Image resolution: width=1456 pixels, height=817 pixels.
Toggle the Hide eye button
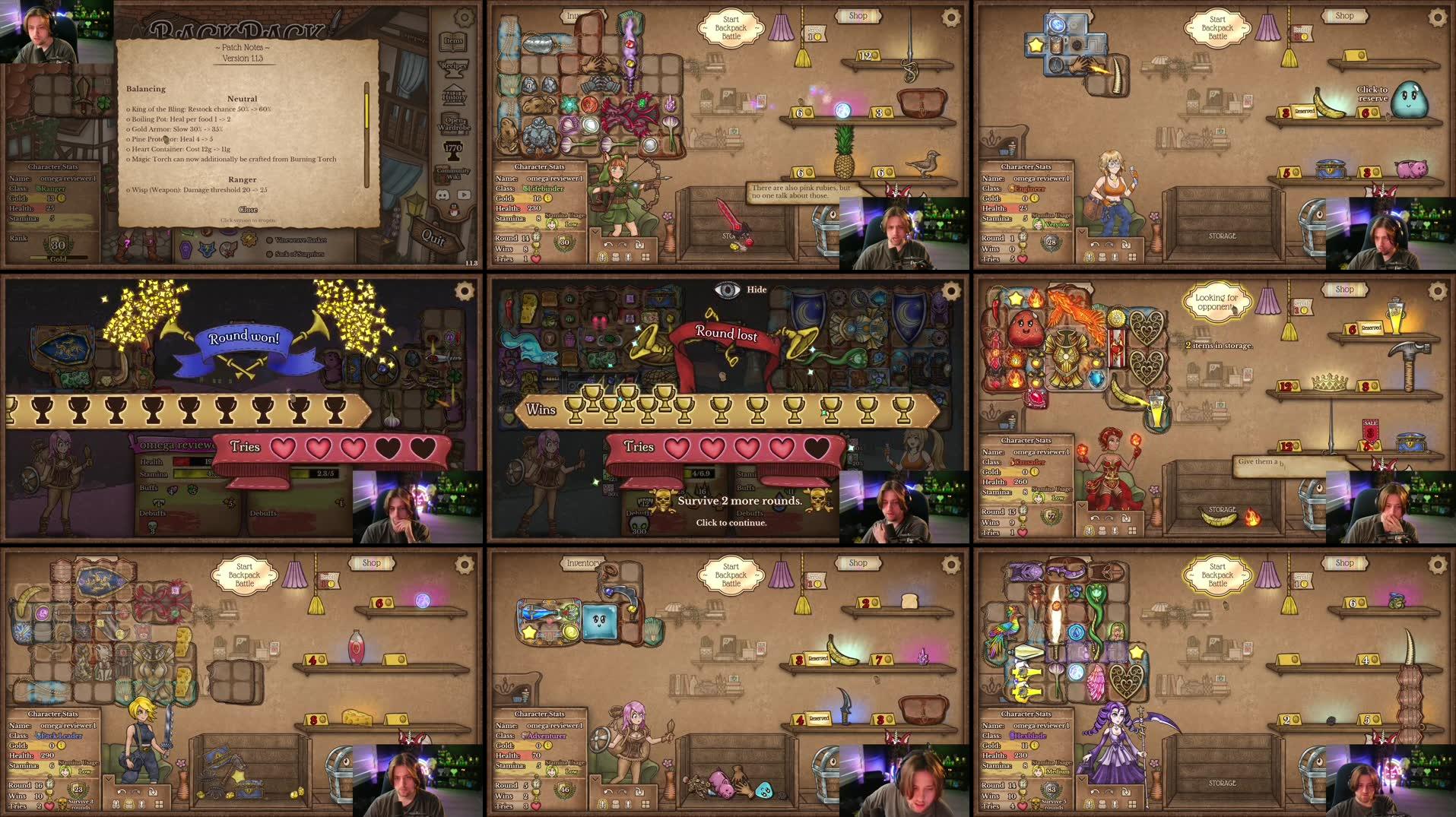(727, 290)
